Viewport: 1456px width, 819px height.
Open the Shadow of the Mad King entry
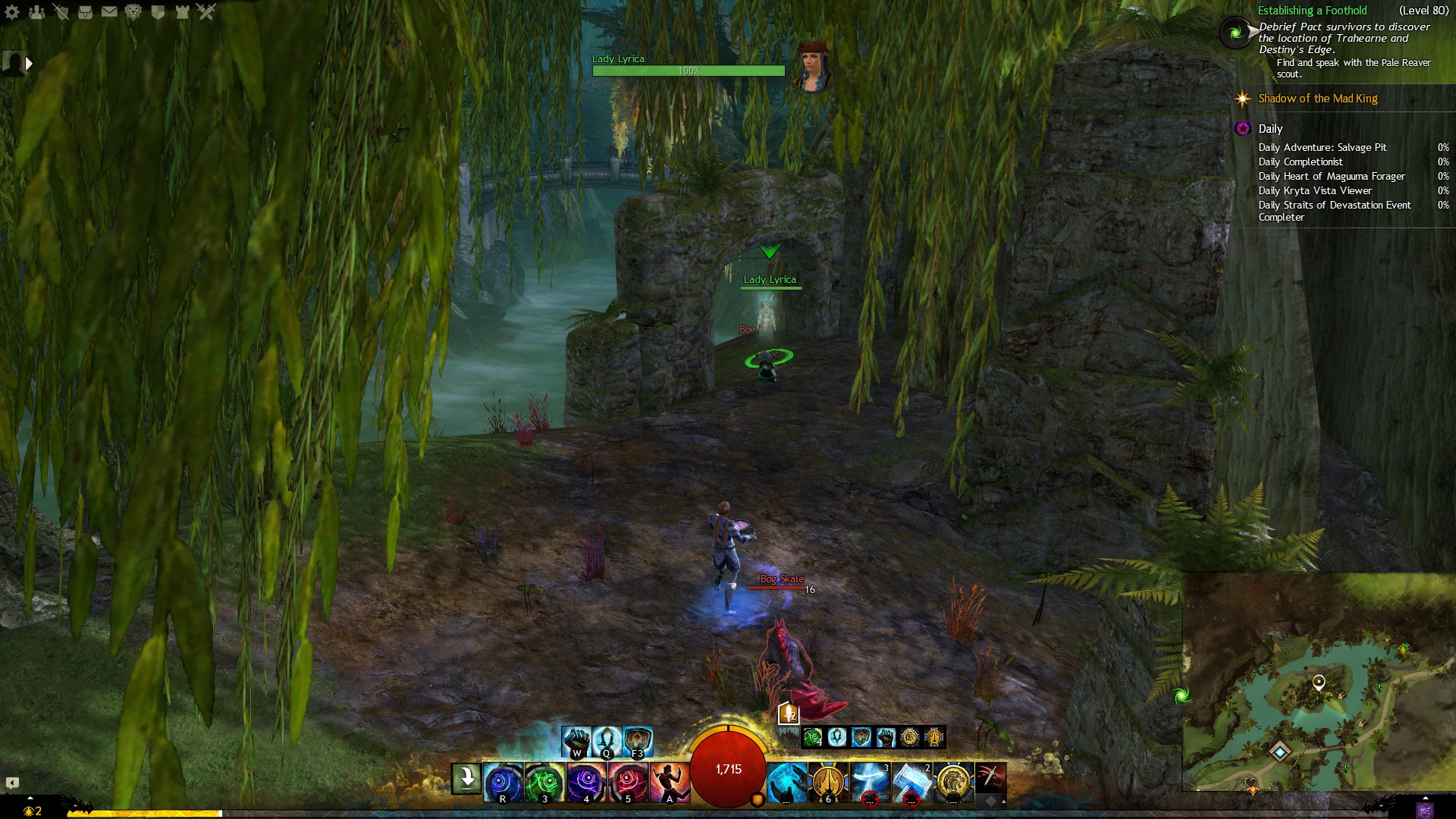1317,99
